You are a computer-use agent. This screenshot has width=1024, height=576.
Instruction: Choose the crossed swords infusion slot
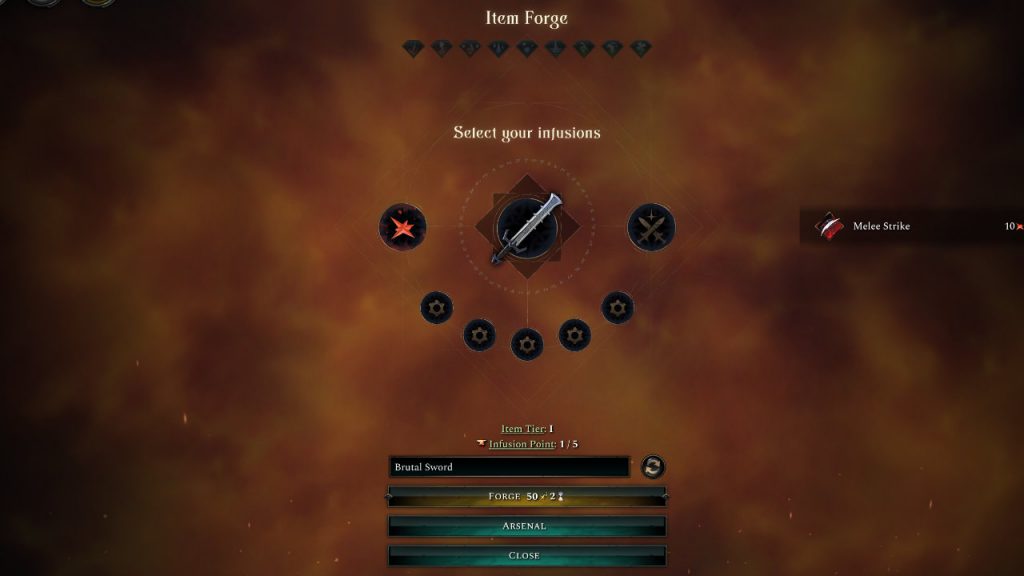pyautogui.click(x=651, y=228)
